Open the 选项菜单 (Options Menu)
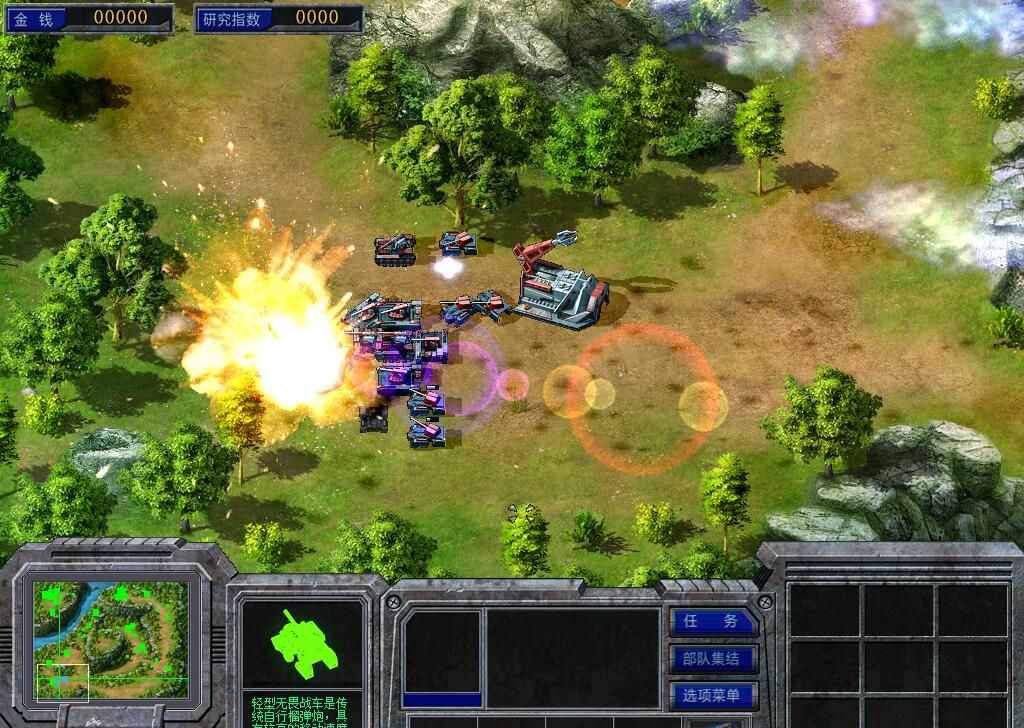The width and height of the screenshot is (1024, 728). pyautogui.click(x=714, y=696)
